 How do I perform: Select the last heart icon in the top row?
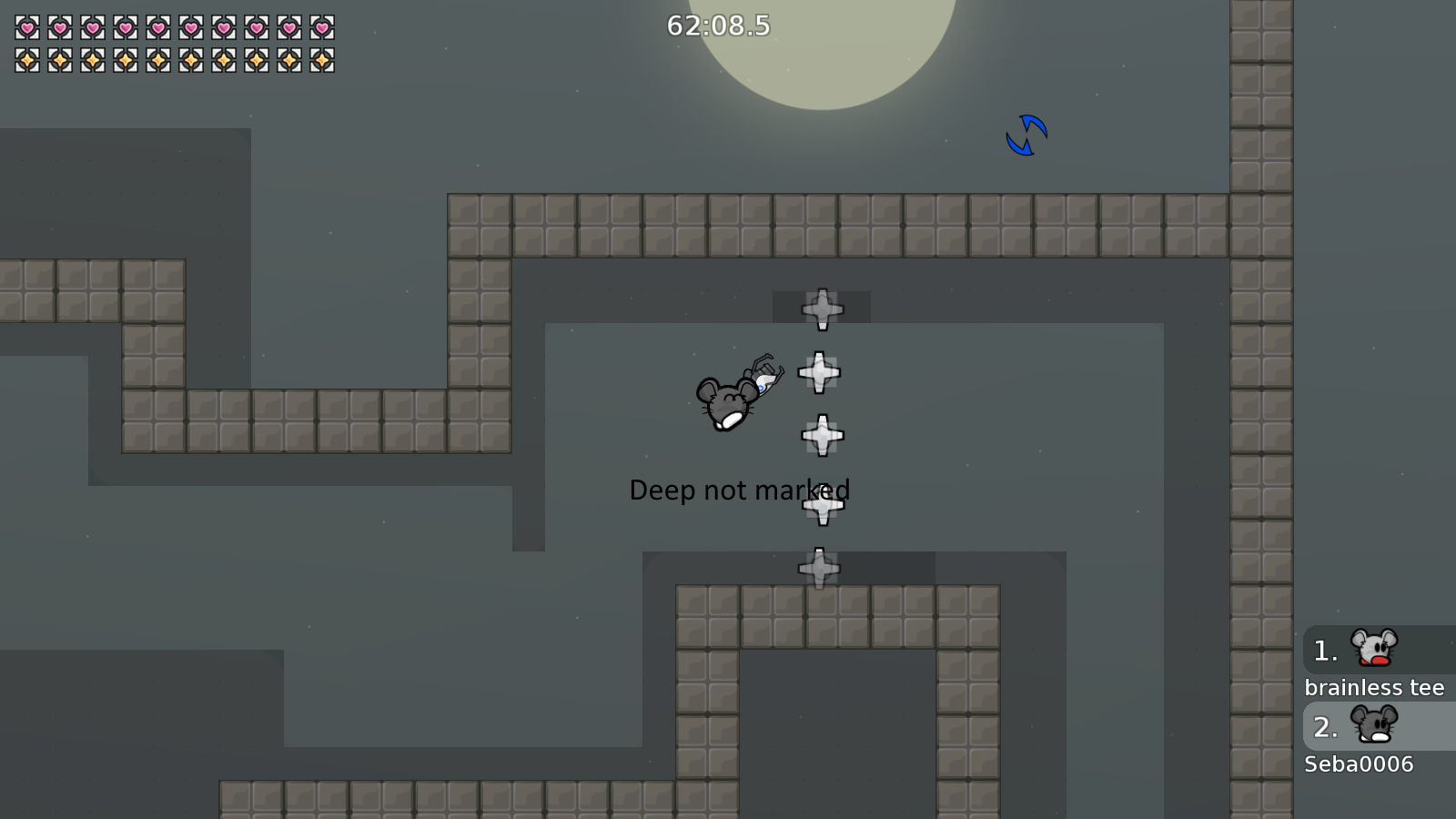(x=320, y=27)
